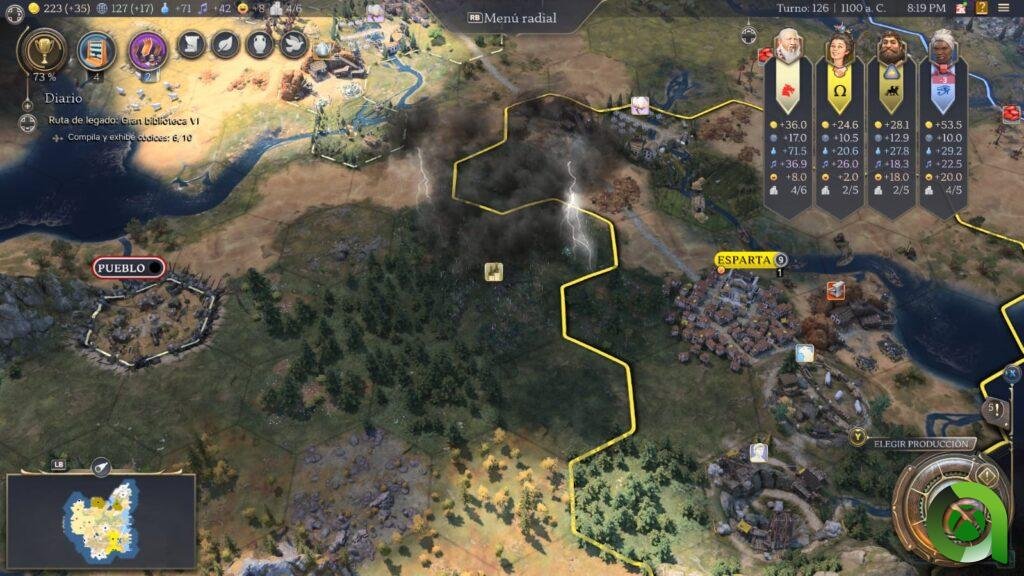Expand the Diario journal tracker
1024x576 pixels.
pyautogui.click(x=28, y=100)
